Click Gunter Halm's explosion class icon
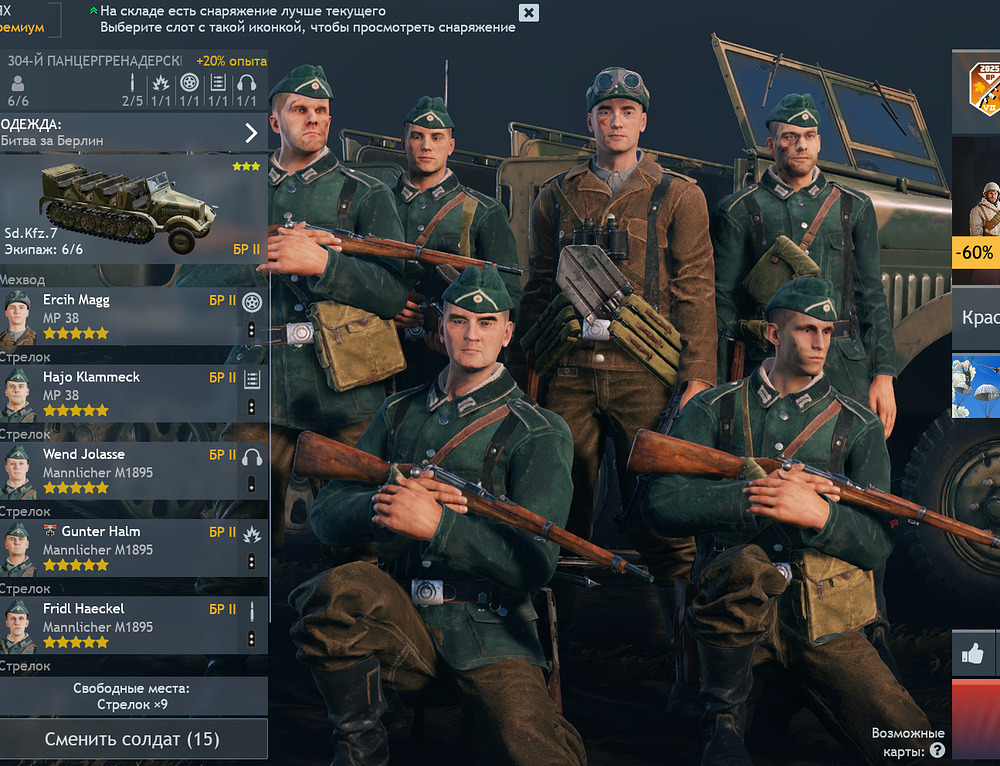Image resolution: width=1000 pixels, height=766 pixels. coord(252,534)
